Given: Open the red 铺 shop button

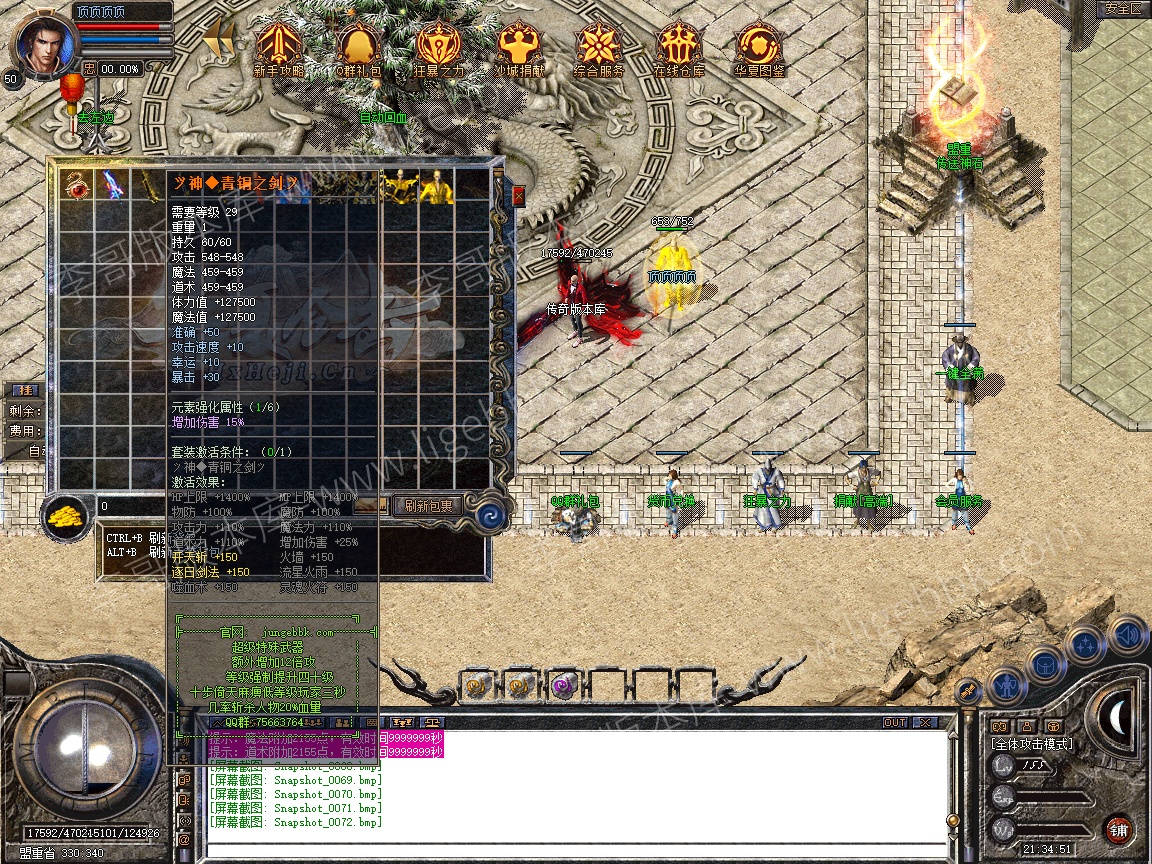Looking at the screenshot, I should click(x=1118, y=829).
